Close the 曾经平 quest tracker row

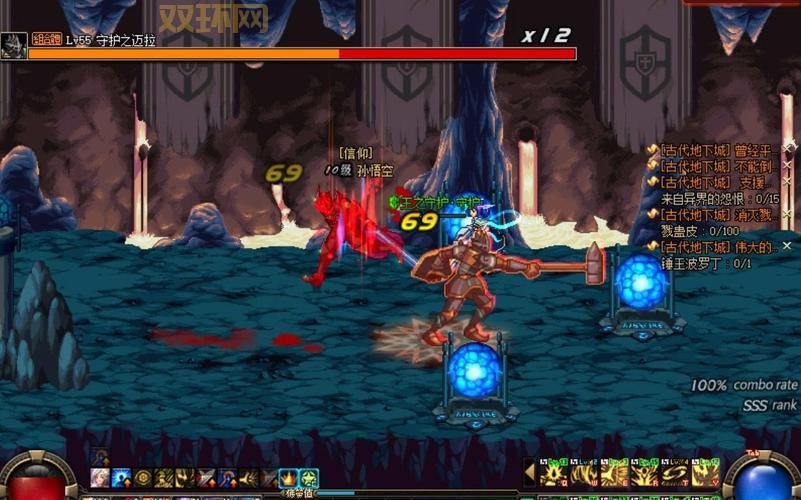[787, 150]
